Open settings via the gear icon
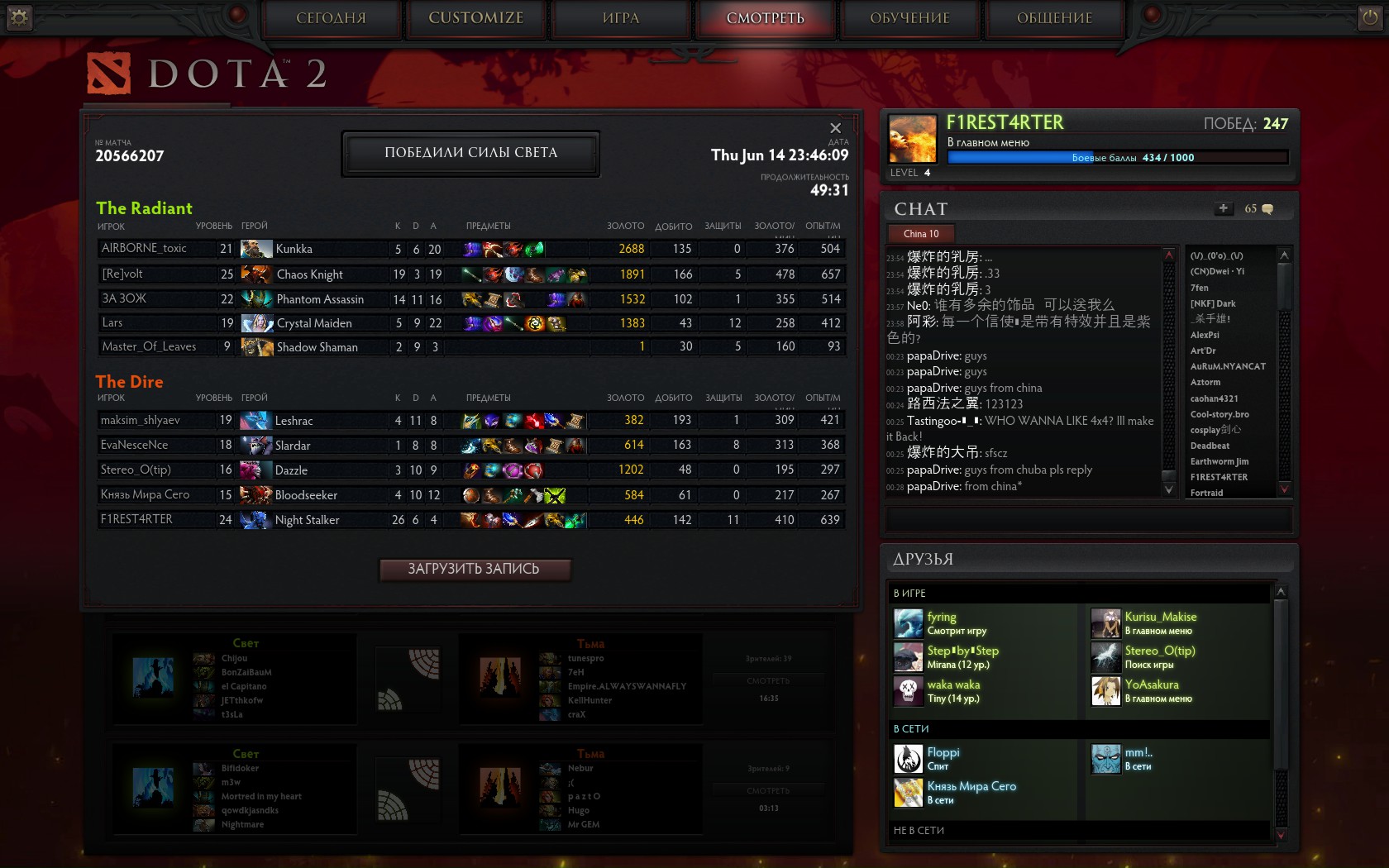Viewport: 1389px width, 868px height. click(x=19, y=17)
